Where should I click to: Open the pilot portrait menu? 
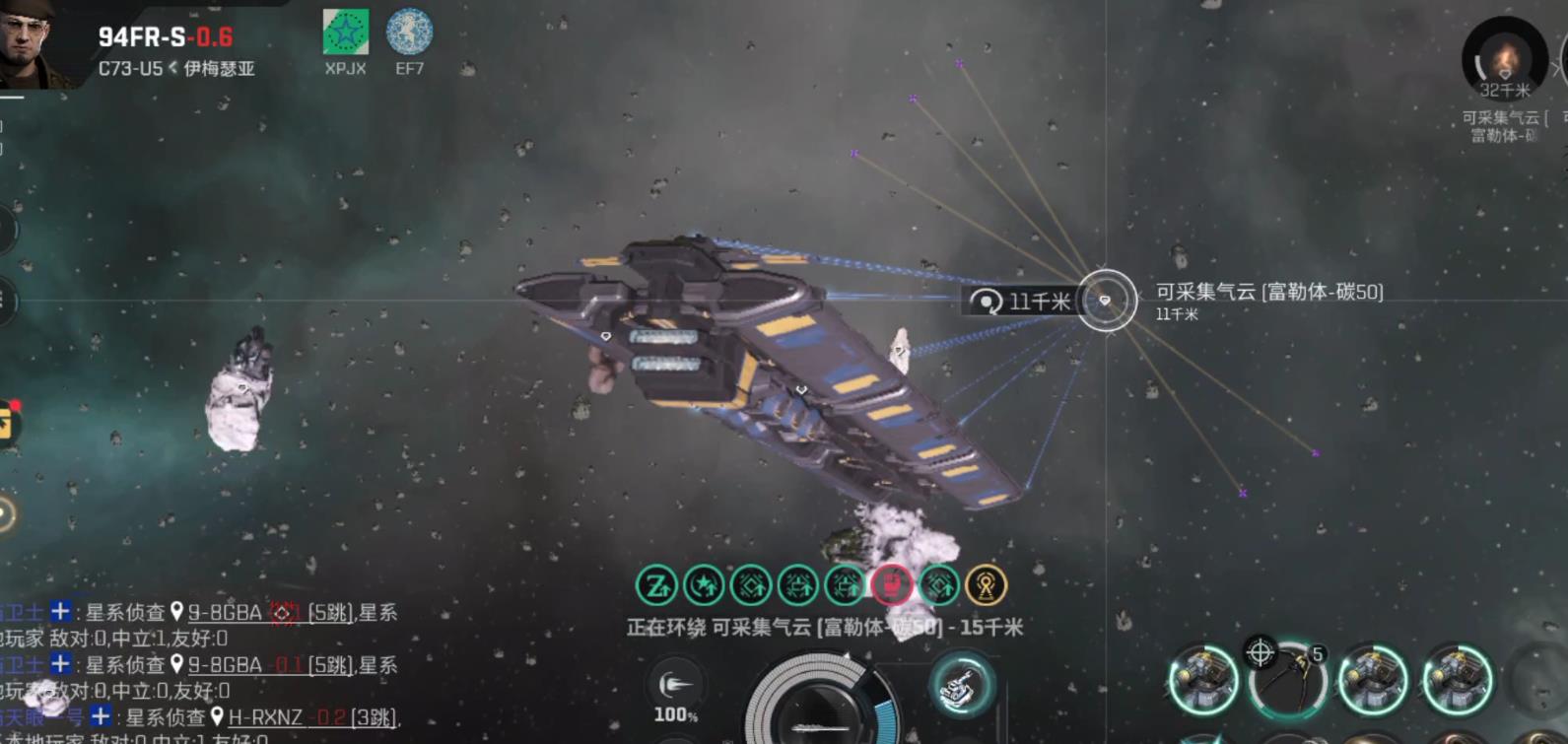(34, 44)
